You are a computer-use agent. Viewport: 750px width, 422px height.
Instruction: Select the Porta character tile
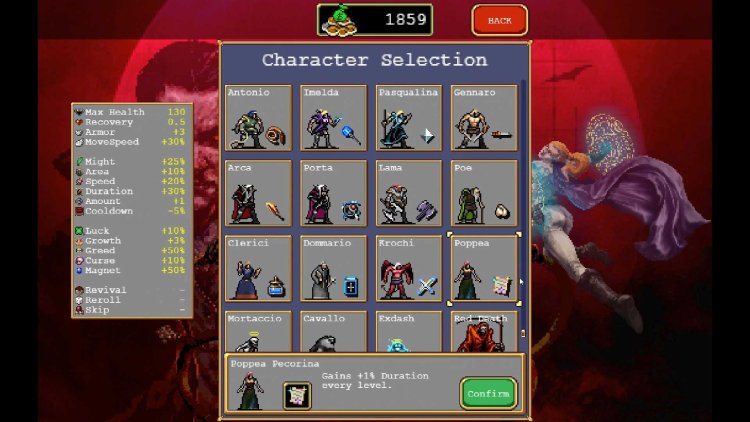(334, 193)
